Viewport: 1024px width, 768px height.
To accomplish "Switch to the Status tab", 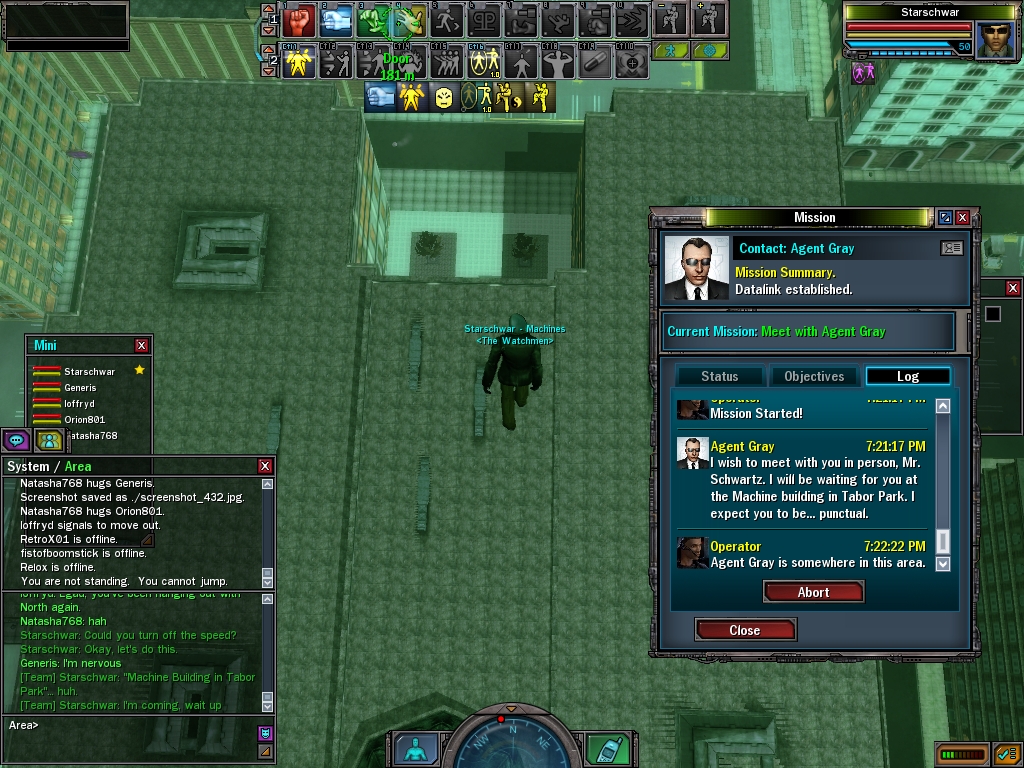I will tap(719, 376).
